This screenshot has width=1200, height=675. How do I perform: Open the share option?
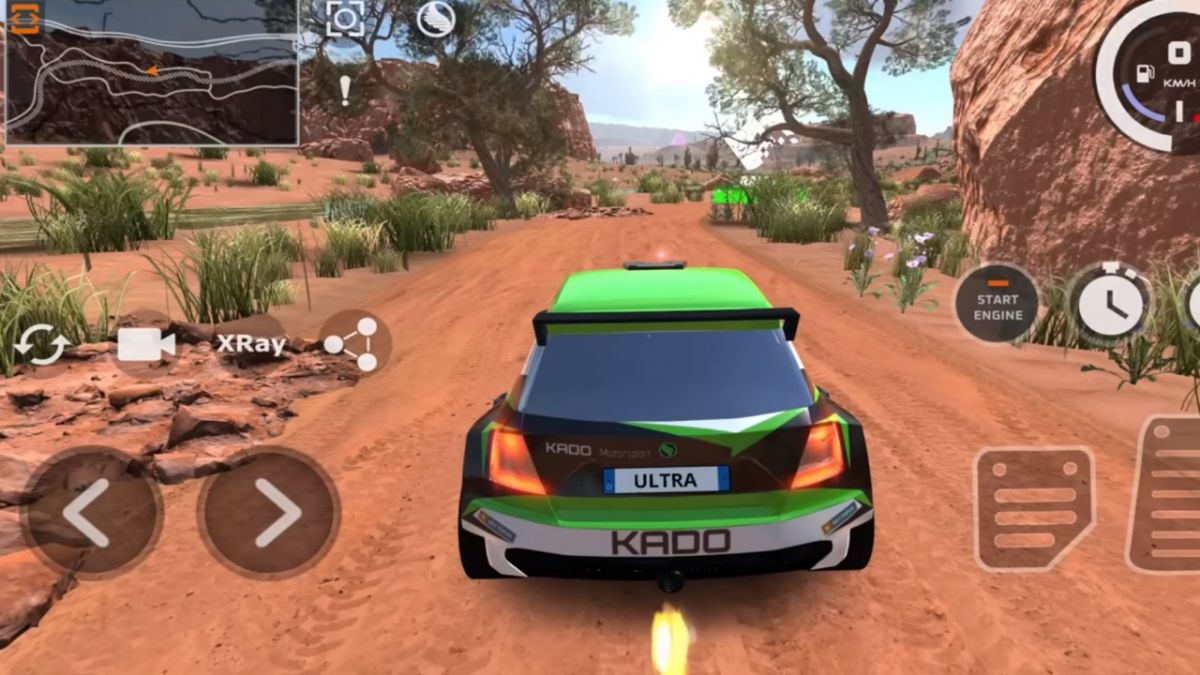pyautogui.click(x=352, y=344)
